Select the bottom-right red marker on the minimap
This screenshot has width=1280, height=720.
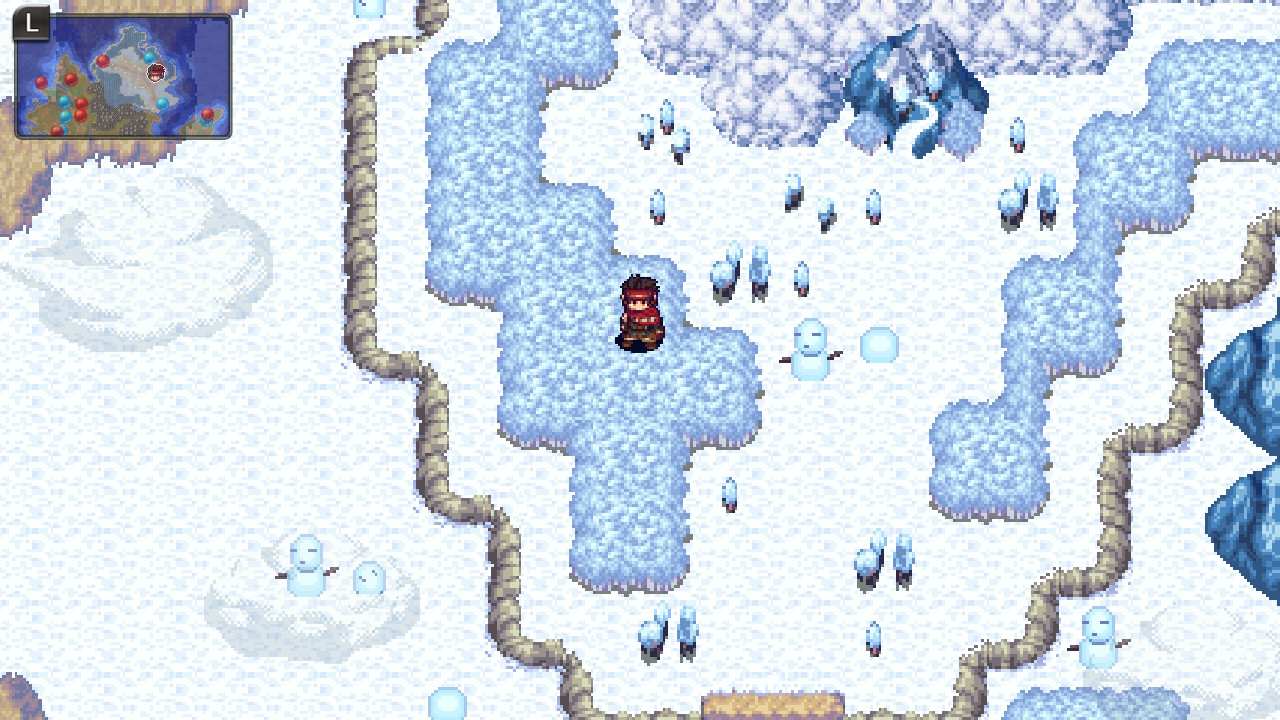207,114
